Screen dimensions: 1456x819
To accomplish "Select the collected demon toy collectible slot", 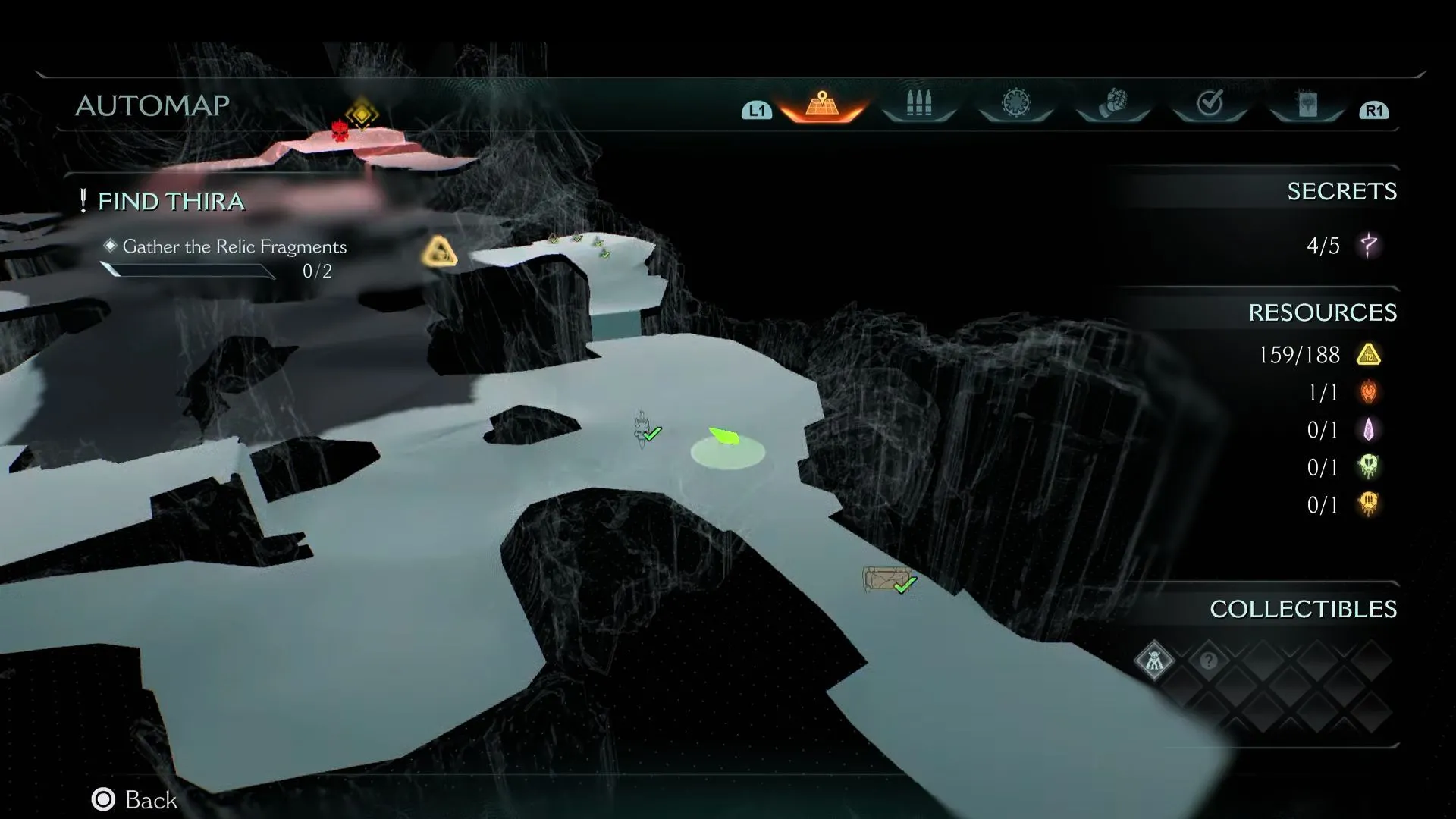I will 1154,661.
